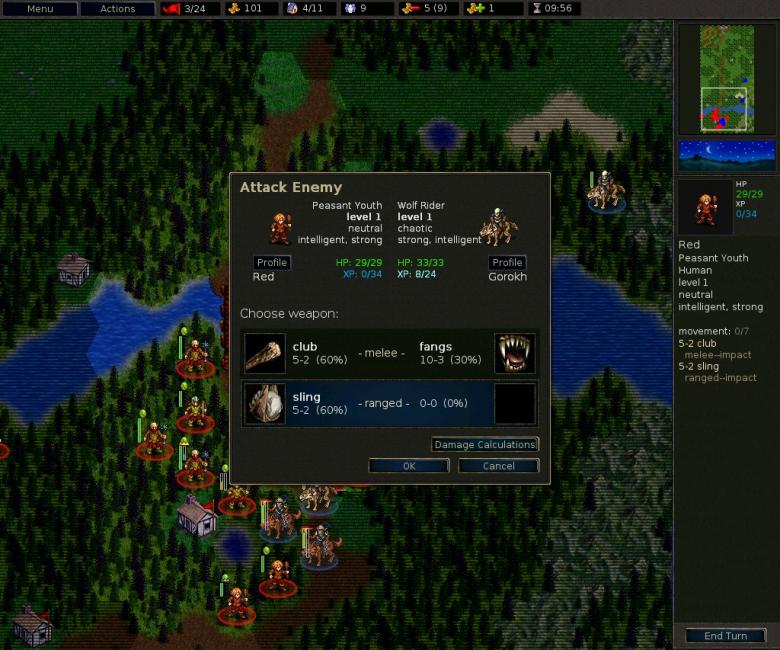Click the minimap
This screenshot has height=650, width=780.
[x=727, y=79]
